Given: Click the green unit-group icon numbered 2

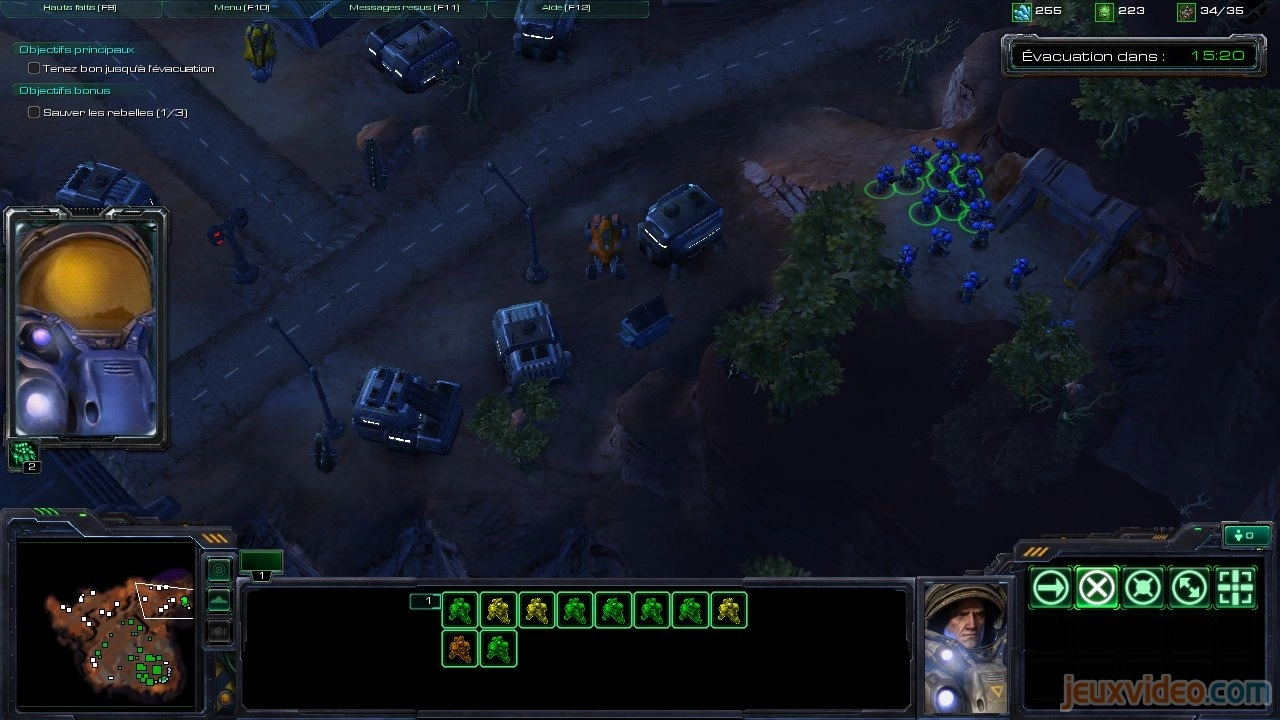Looking at the screenshot, I should point(23,455).
